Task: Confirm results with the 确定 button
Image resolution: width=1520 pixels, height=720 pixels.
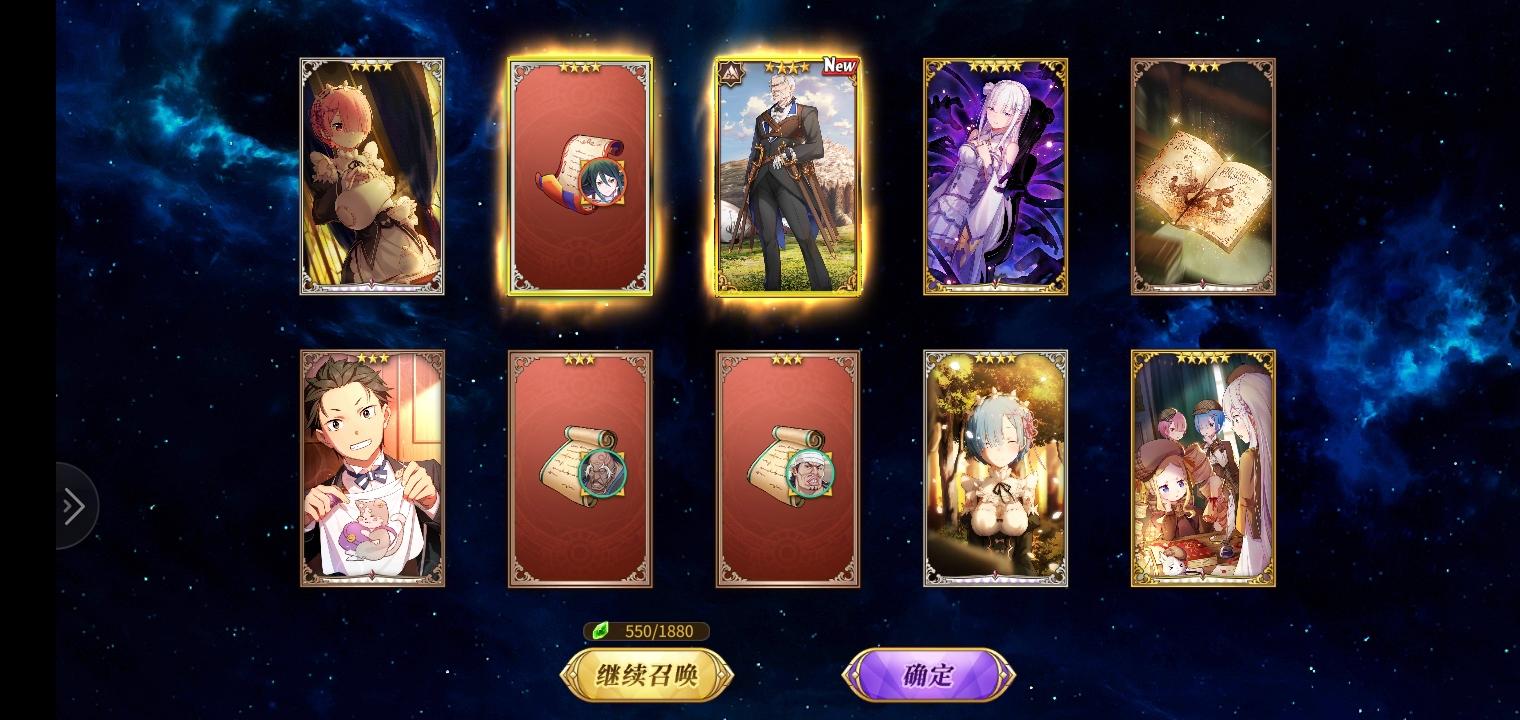Action: pos(928,675)
